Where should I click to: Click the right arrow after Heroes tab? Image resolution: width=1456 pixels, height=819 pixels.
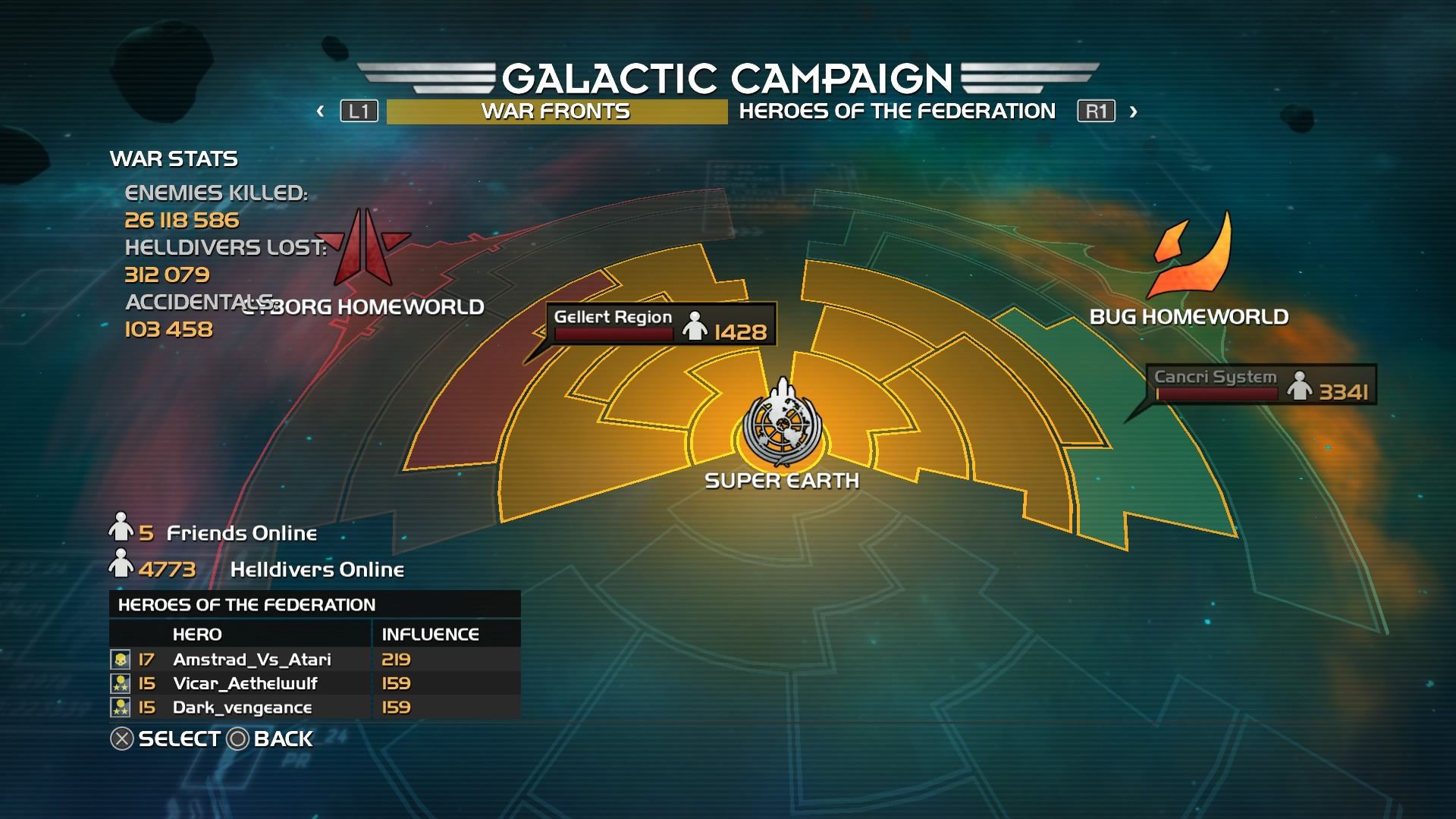1133,111
